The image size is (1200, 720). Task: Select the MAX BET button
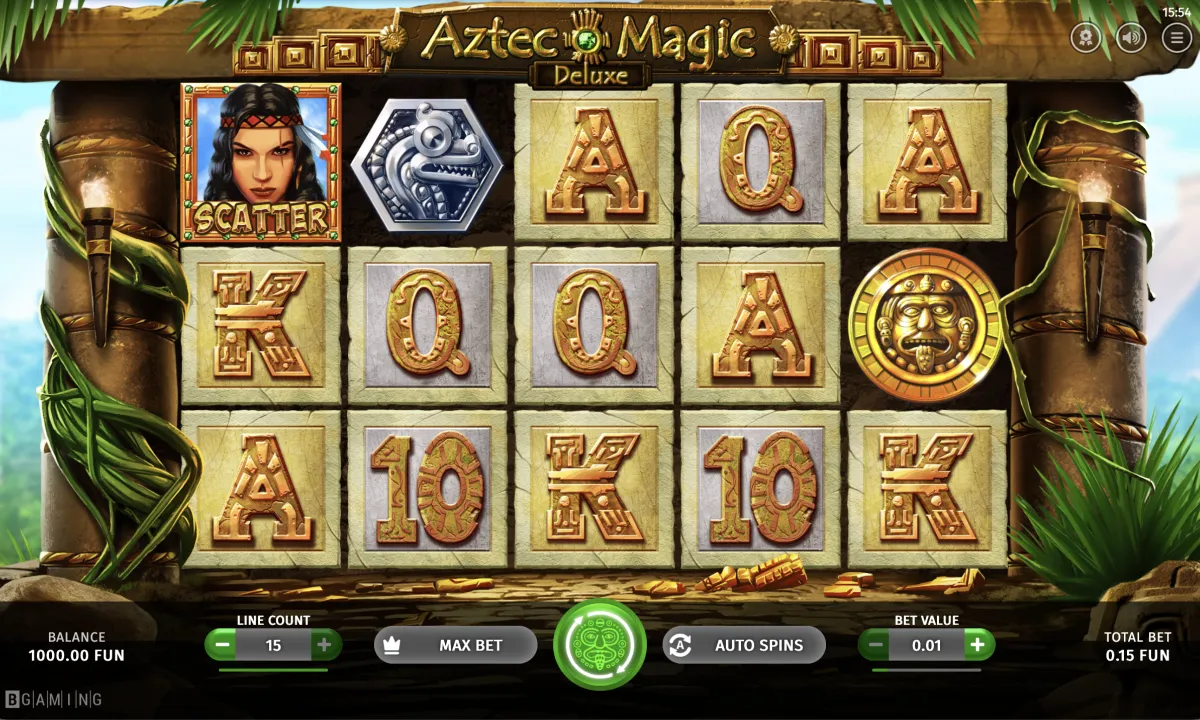click(x=455, y=645)
